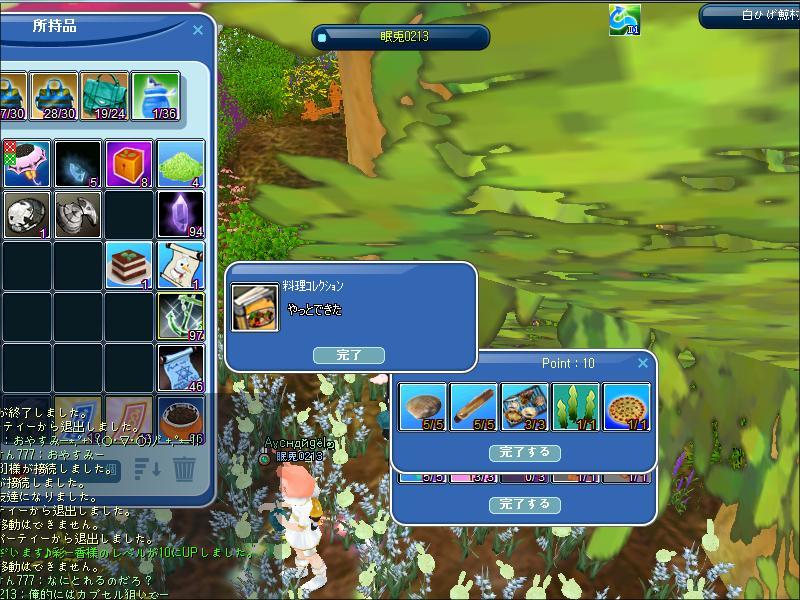The width and height of the screenshot is (800, 600).
Task: Select the baguette bread collection item
Action: [474, 407]
